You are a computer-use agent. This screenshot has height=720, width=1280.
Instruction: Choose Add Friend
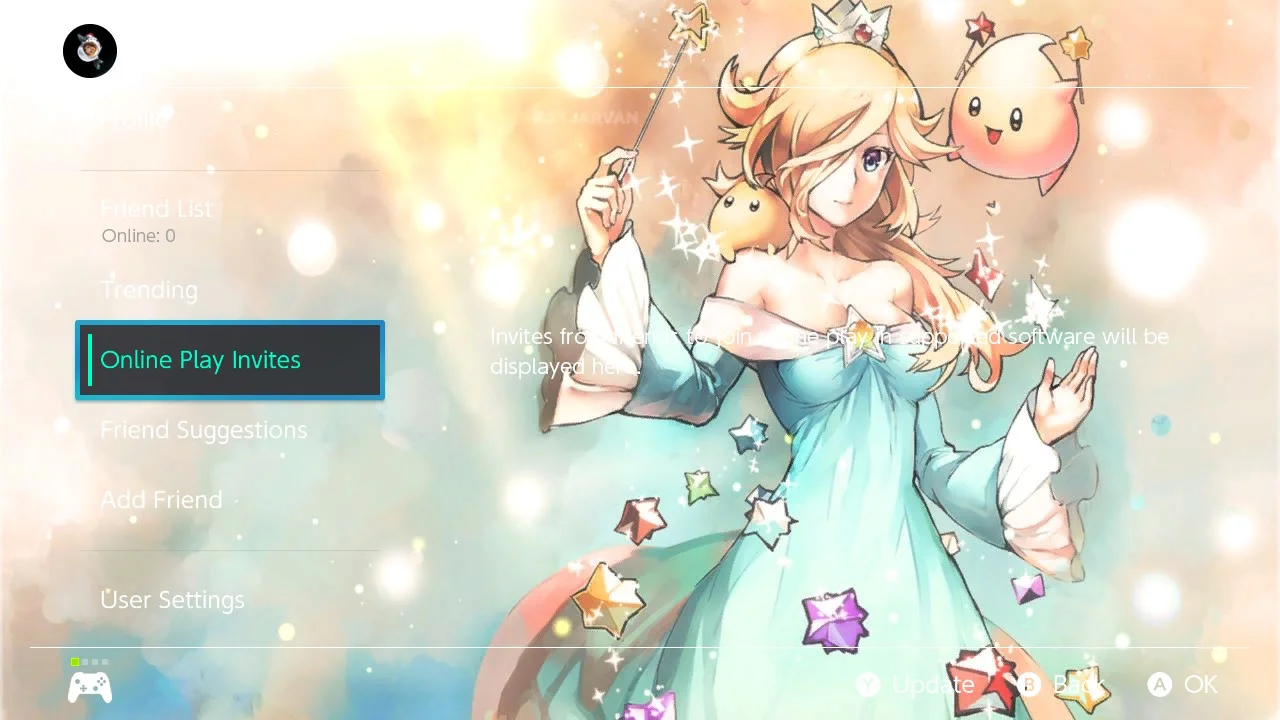click(x=161, y=500)
